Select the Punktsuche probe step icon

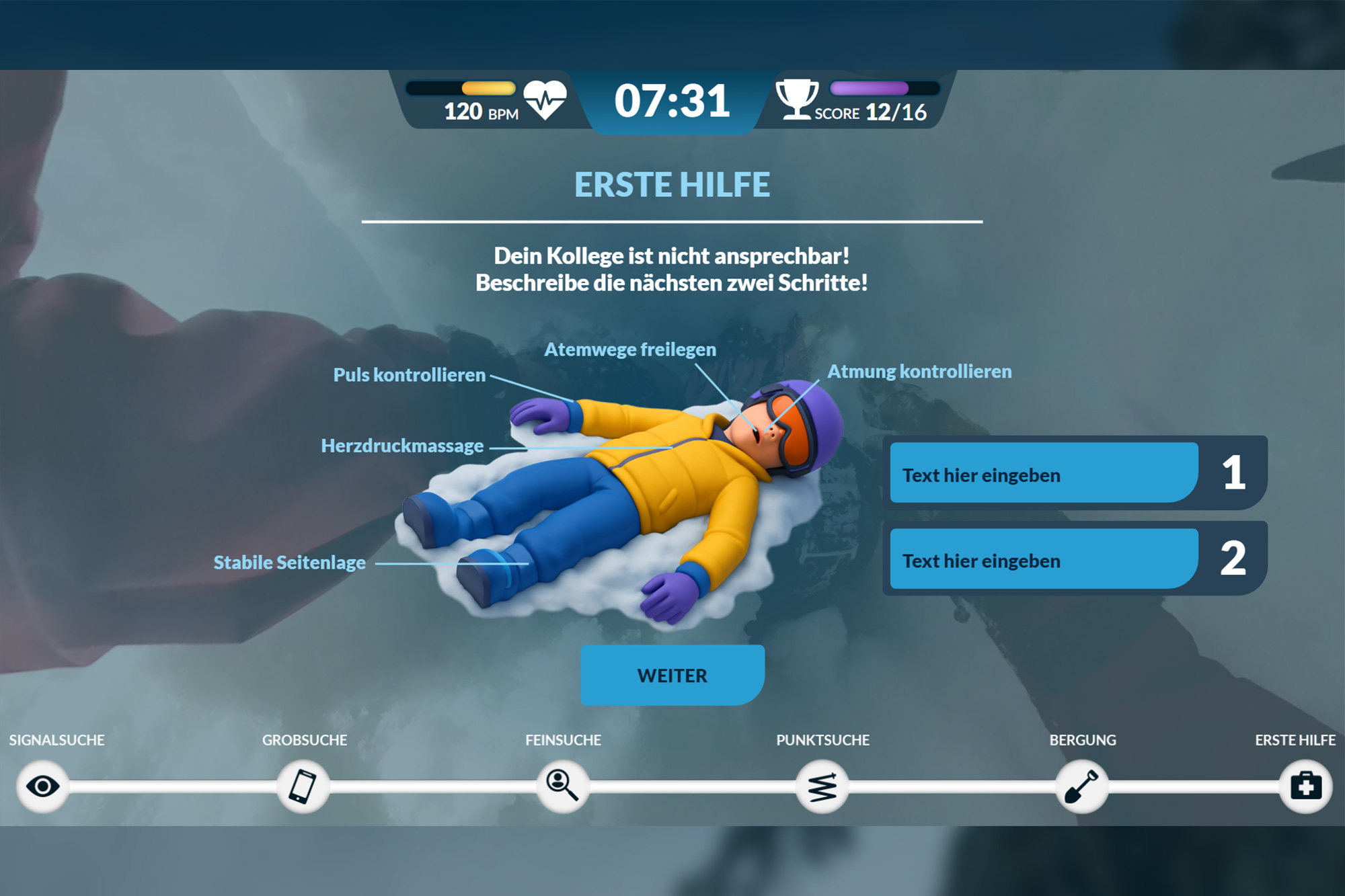tap(822, 786)
